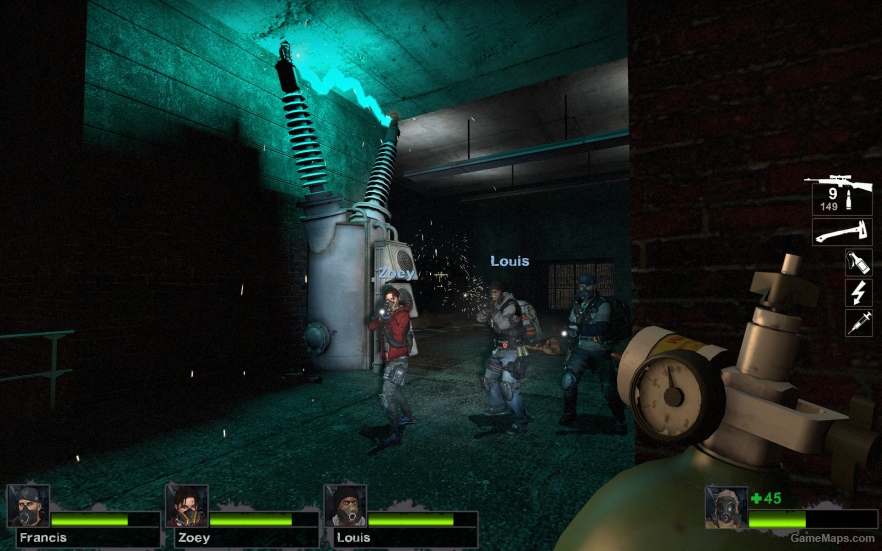The width and height of the screenshot is (882, 551).
Task: Click your own survivor portrait
Action: pos(725,507)
